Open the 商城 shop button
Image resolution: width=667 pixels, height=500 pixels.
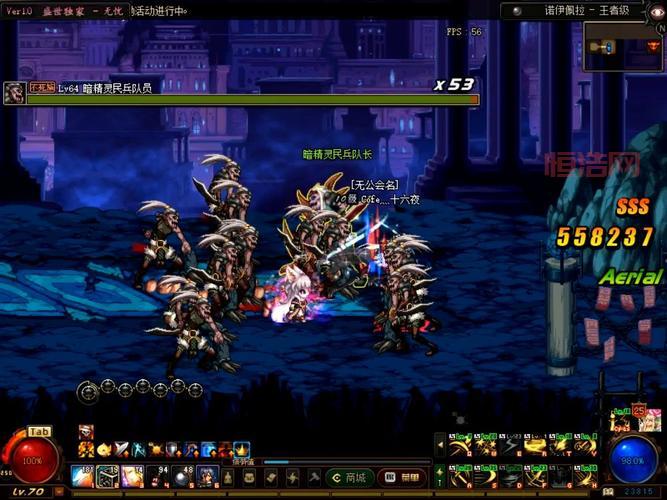click(352, 477)
